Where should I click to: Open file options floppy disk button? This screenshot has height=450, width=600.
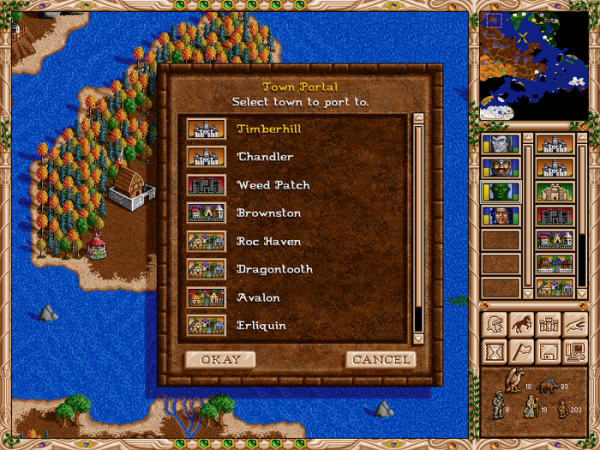[x=548, y=350]
